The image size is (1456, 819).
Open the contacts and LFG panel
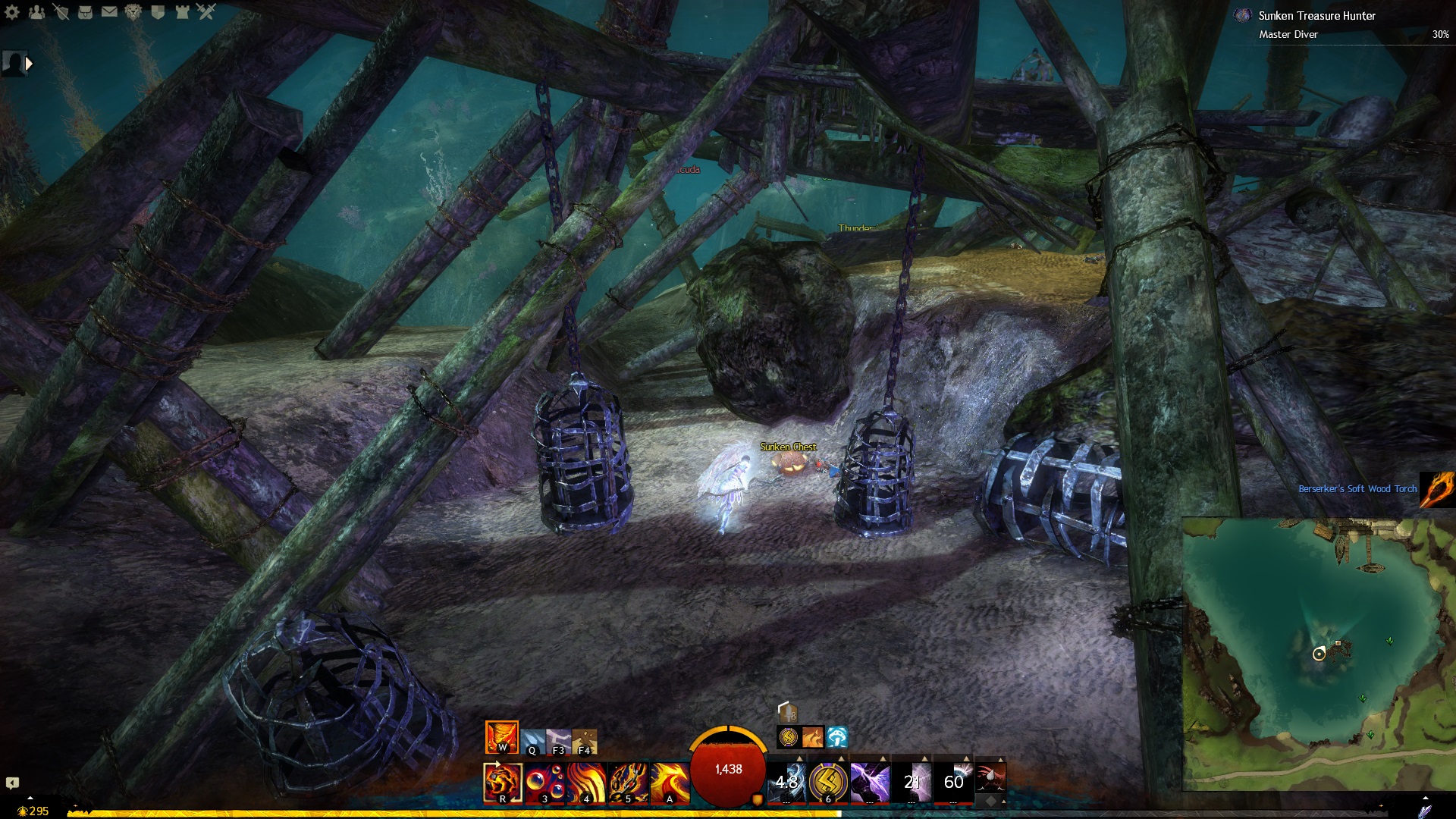coord(36,12)
